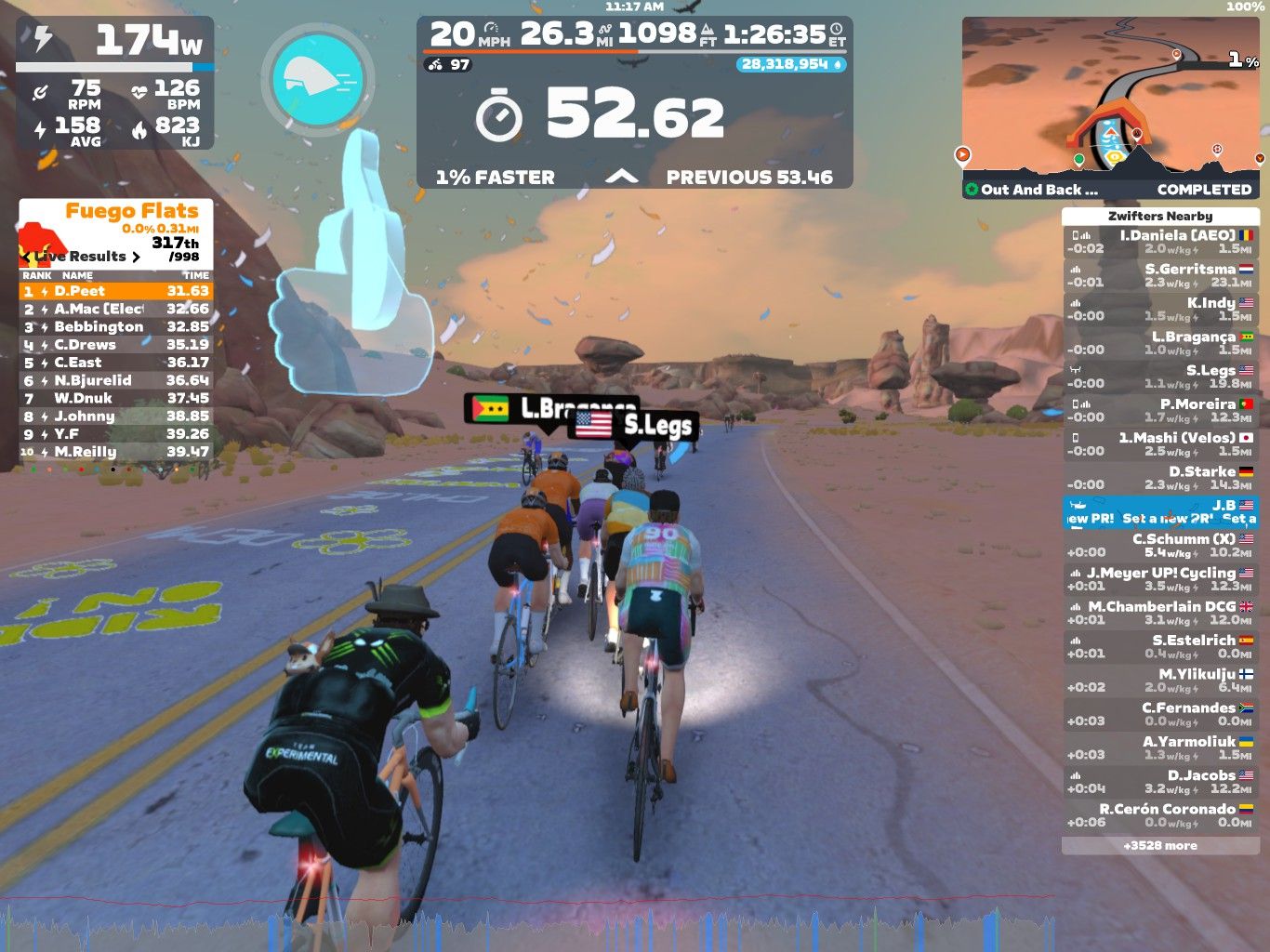Viewport: 1270px width, 952px height.
Task: Choose N.Bjurelid's leaderboard row
Action: click(116, 380)
